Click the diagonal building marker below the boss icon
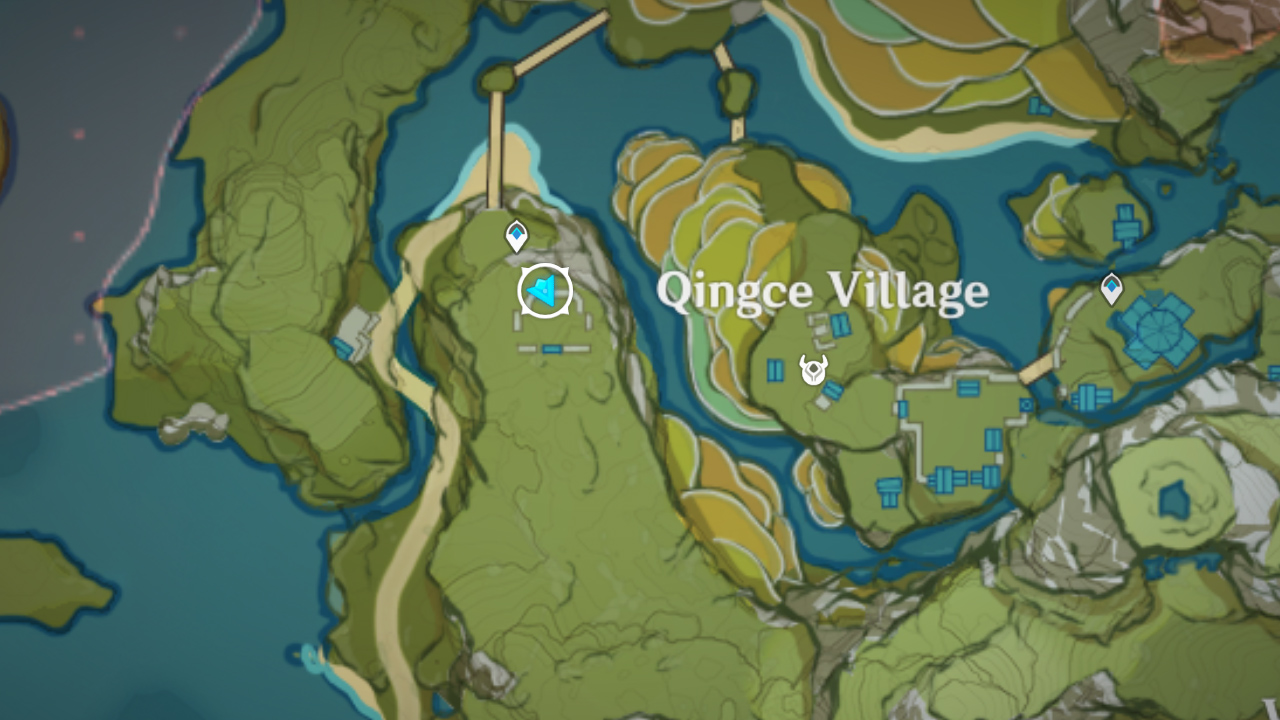Viewport: 1280px width, 720px height. 833,392
